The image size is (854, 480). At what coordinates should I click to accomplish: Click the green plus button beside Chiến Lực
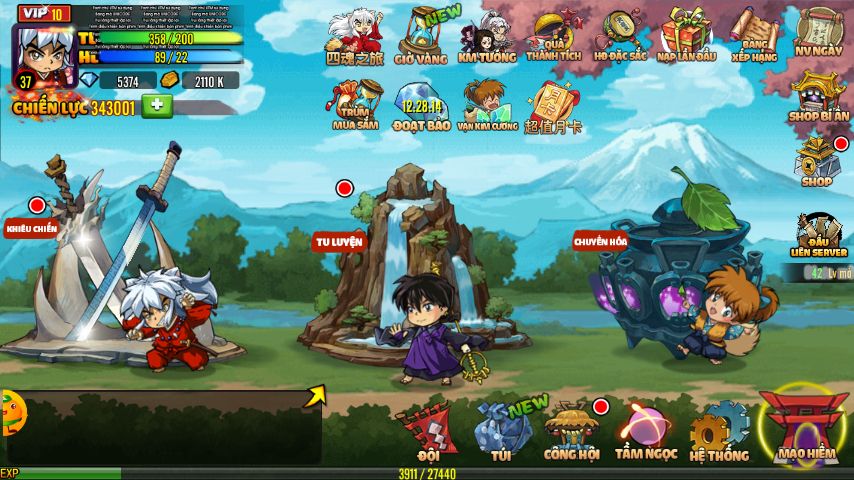tap(157, 106)
